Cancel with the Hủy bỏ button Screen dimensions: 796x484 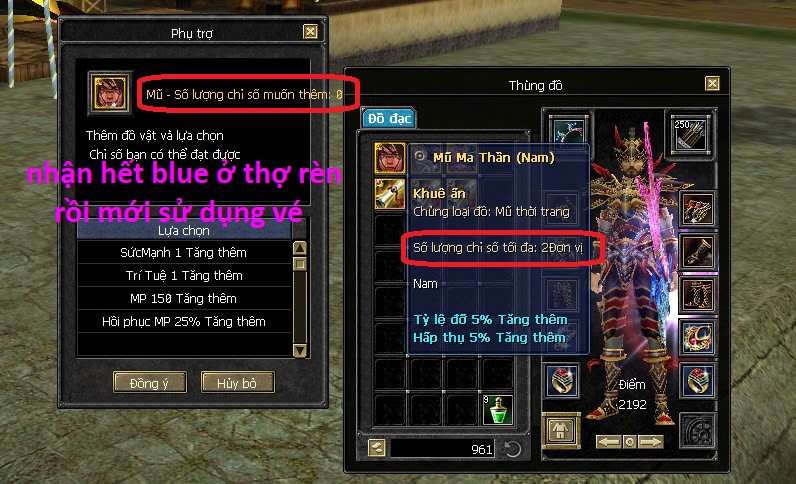[237, 382]
